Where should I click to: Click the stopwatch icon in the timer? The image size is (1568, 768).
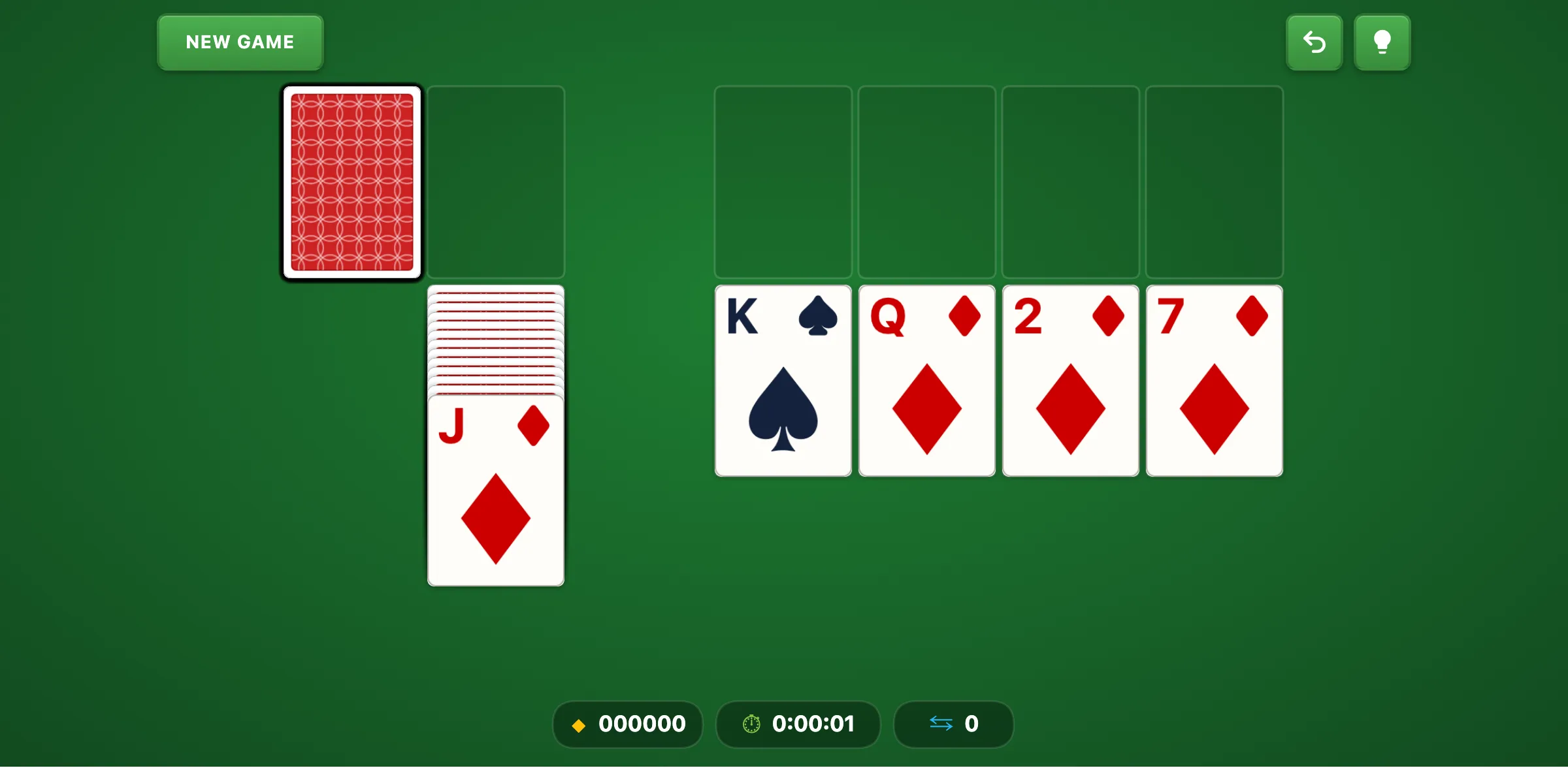coord(751,724)
